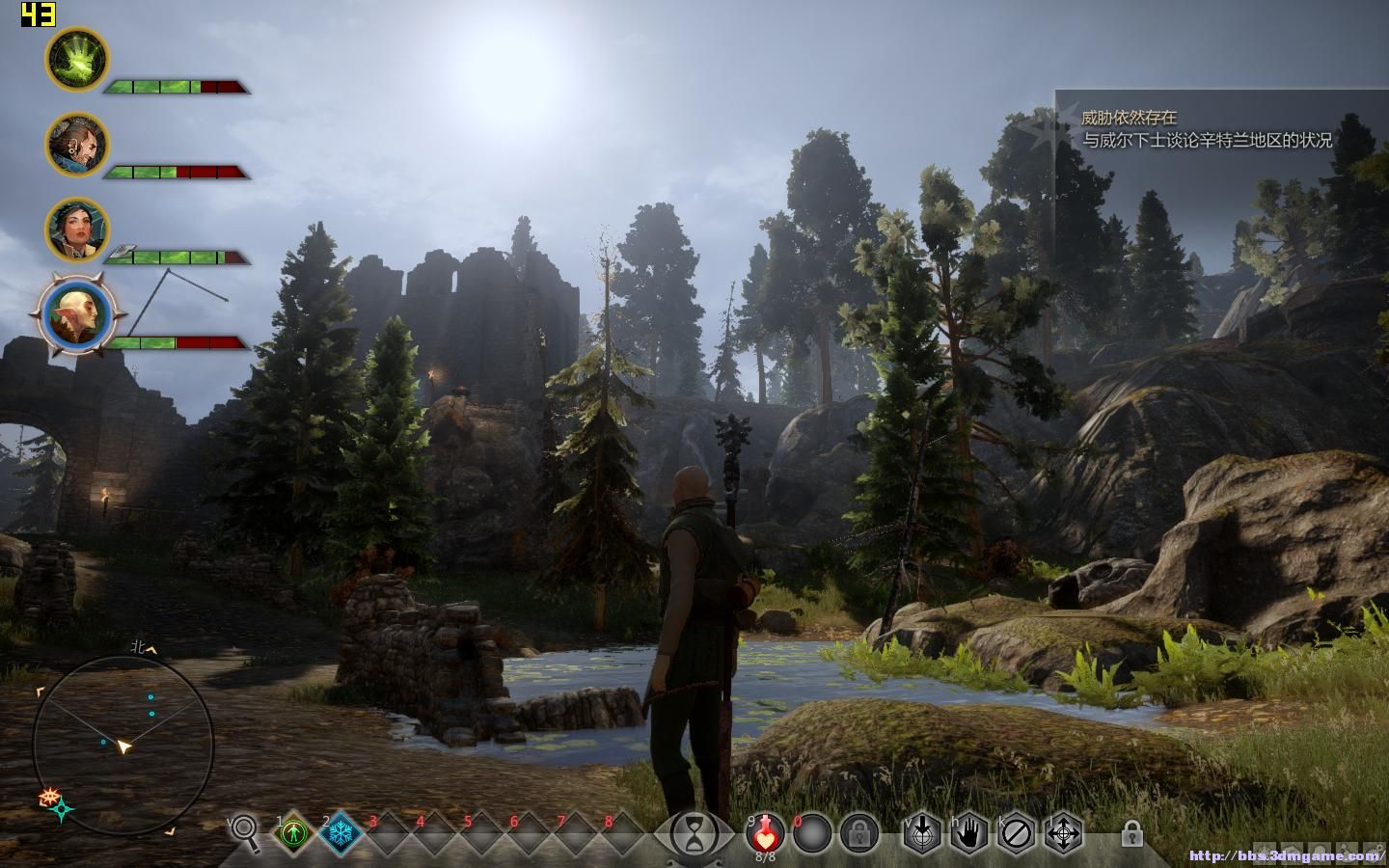Activate the green figure ability in slot 1
The image size is (1389, 868).
[x=294, y=832]
